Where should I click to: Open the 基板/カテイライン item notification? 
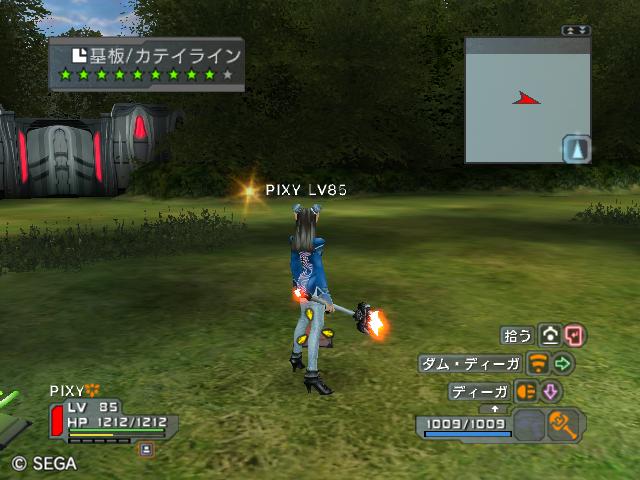147,65
